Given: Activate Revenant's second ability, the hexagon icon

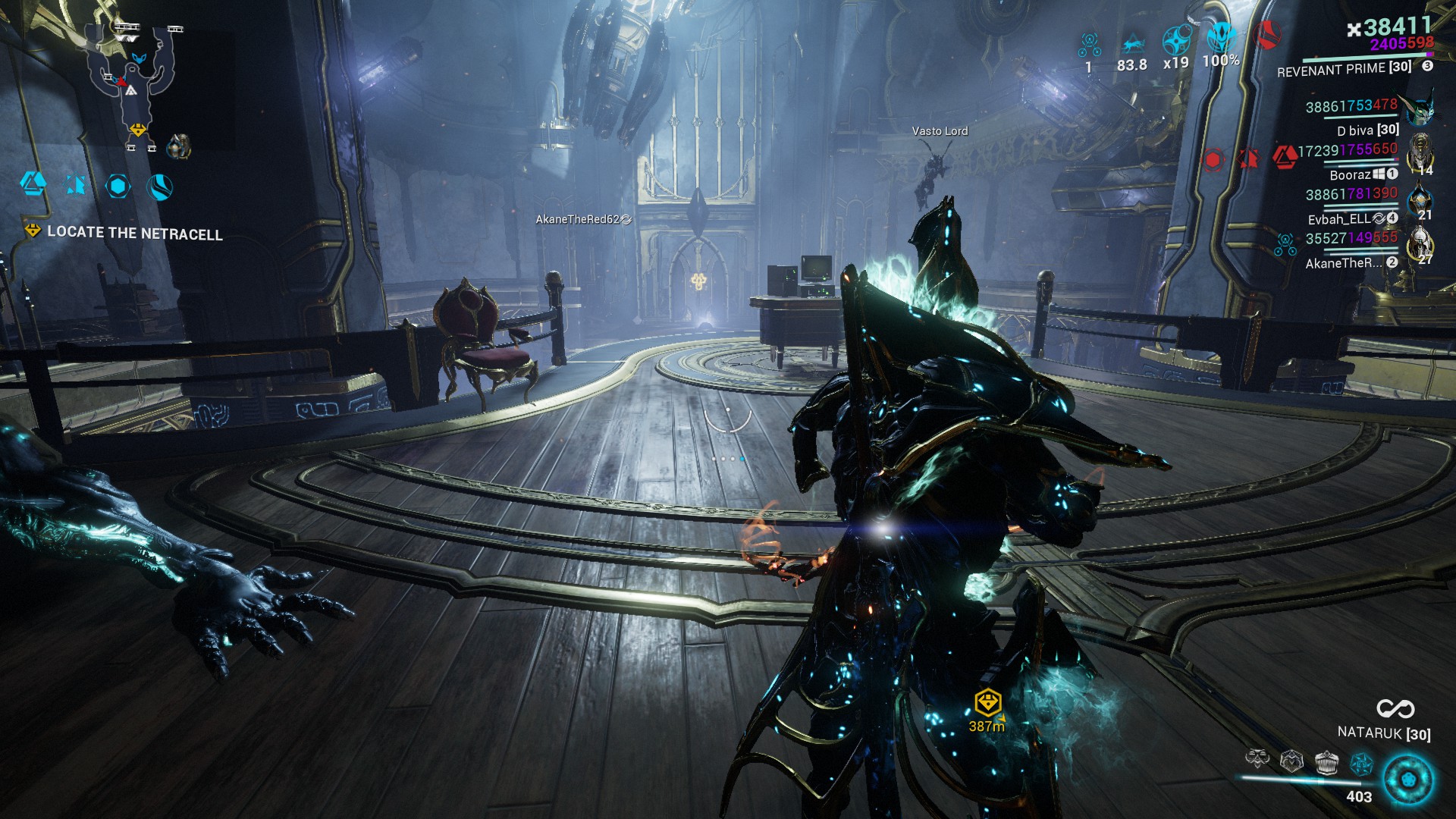Looking at the screenshot, I should [1291, 759].
